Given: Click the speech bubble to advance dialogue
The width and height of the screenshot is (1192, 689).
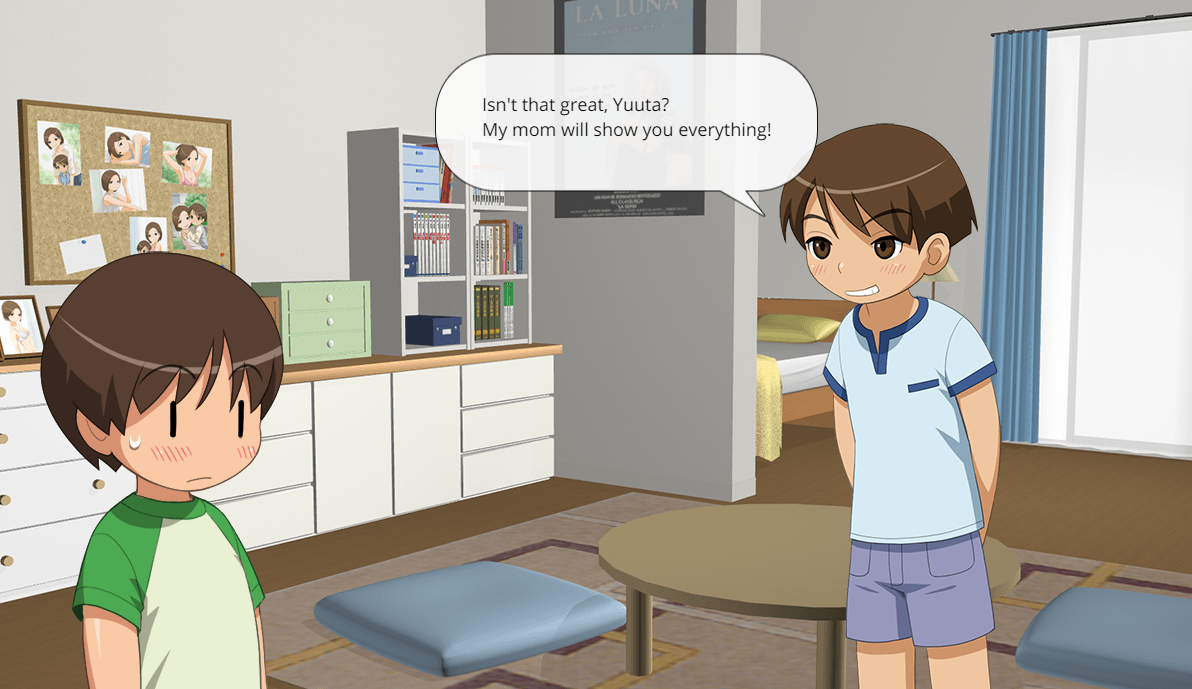Looking at the screenshot, I should 626,122.
